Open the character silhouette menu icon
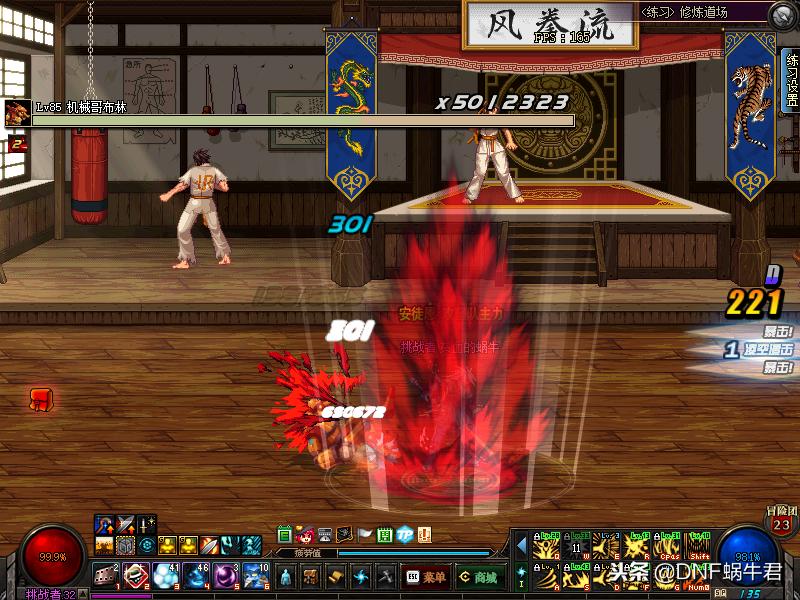Image resolution: width=800 pixels, height=600 pixels. (x=287, y=577)
